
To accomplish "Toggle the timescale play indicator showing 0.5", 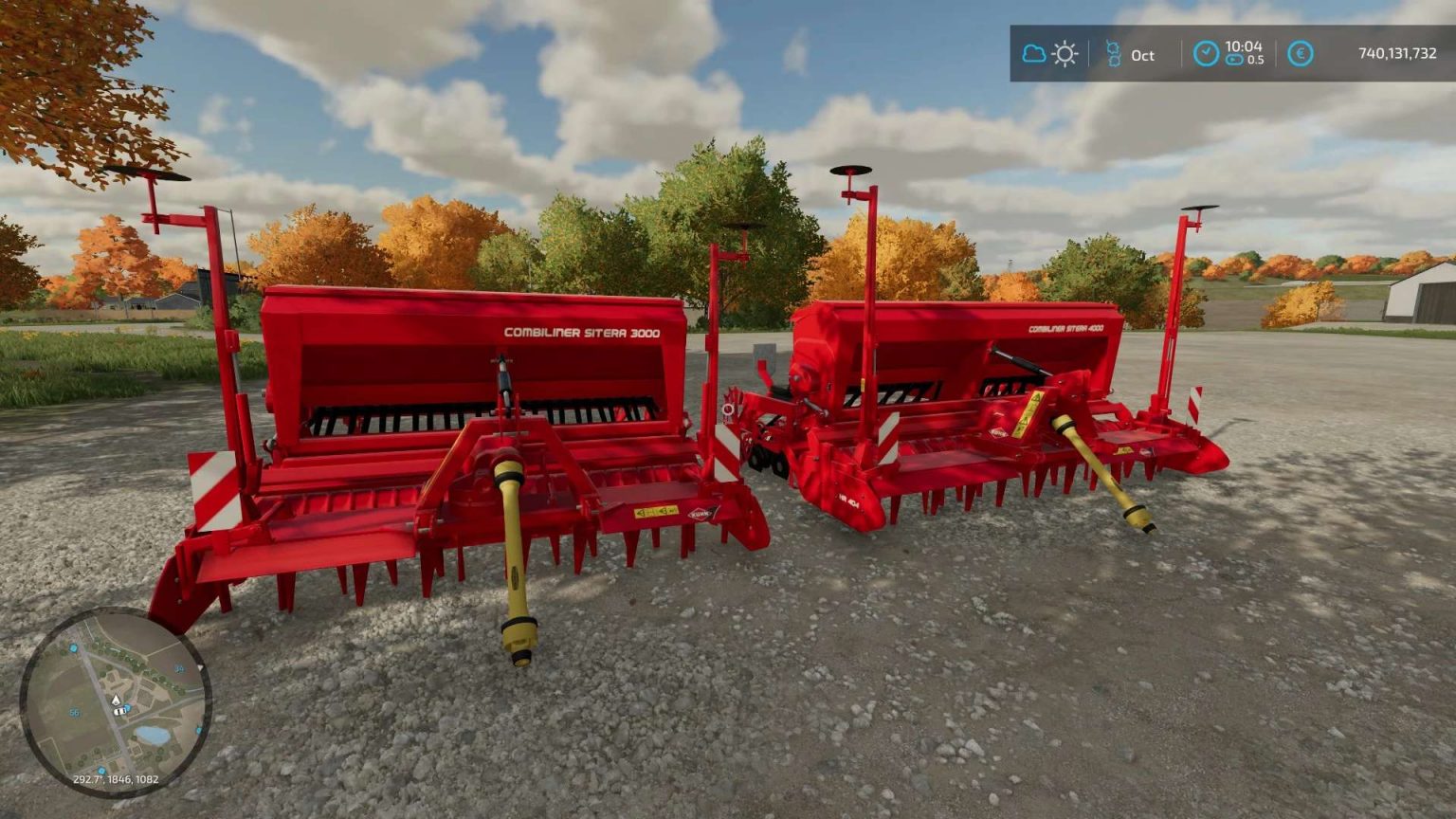I will (1235, 59).
